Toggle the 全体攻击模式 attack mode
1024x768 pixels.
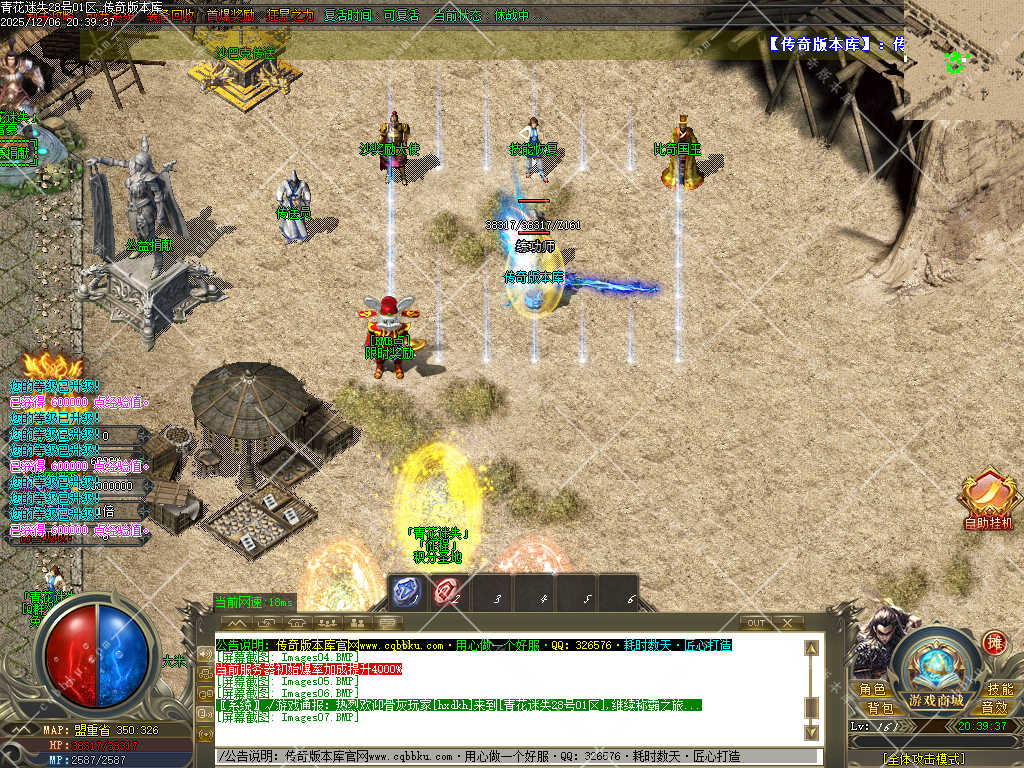(936, 759)
